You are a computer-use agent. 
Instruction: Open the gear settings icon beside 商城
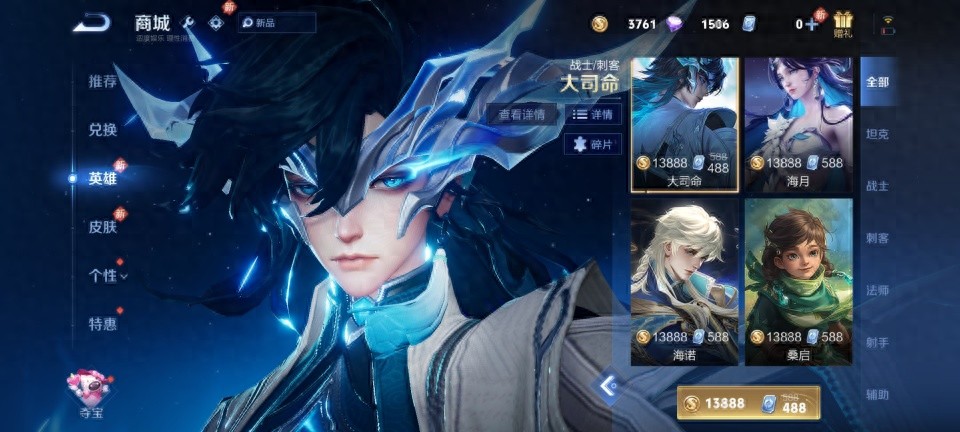(x=215, y=23)
